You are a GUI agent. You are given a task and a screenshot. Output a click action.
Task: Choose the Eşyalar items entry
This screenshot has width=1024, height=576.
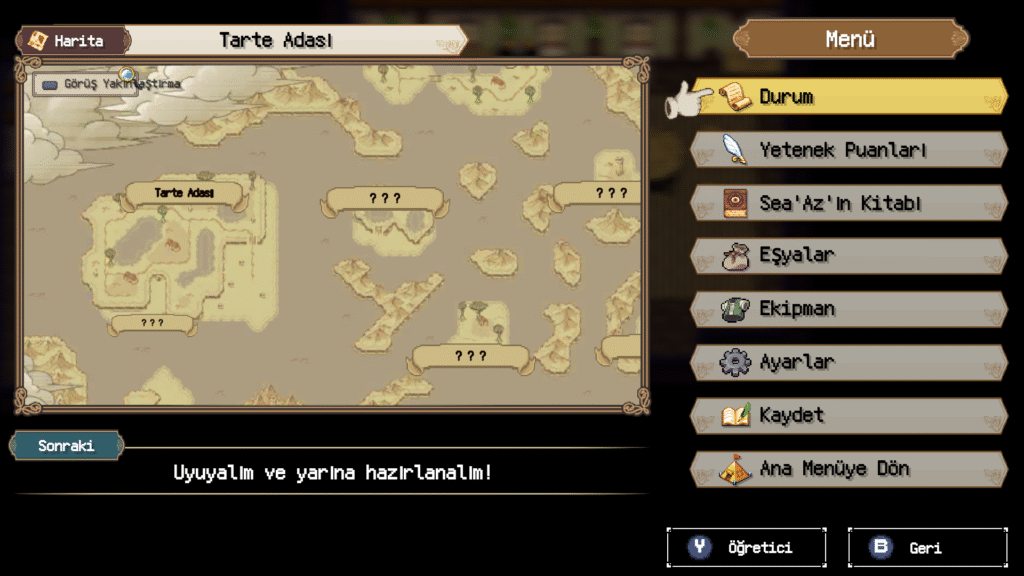tap(848, 256)
